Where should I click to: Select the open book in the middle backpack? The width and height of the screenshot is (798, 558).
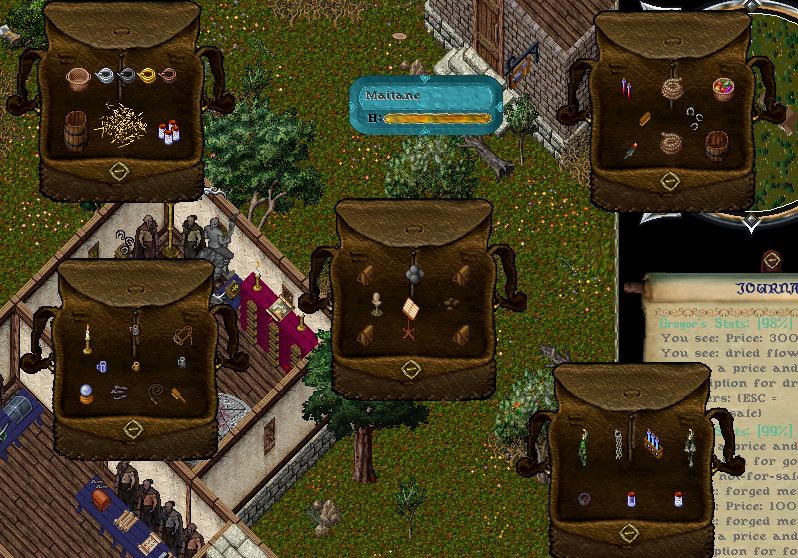[410, 307]
